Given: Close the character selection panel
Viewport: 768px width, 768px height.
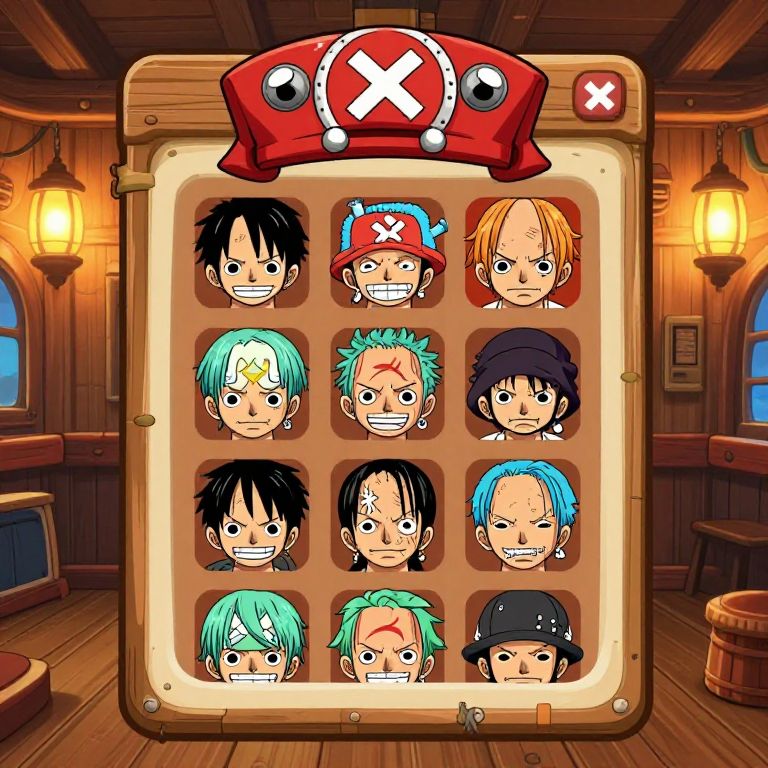Looking at the screenshot, I should [x=599, y=97].
